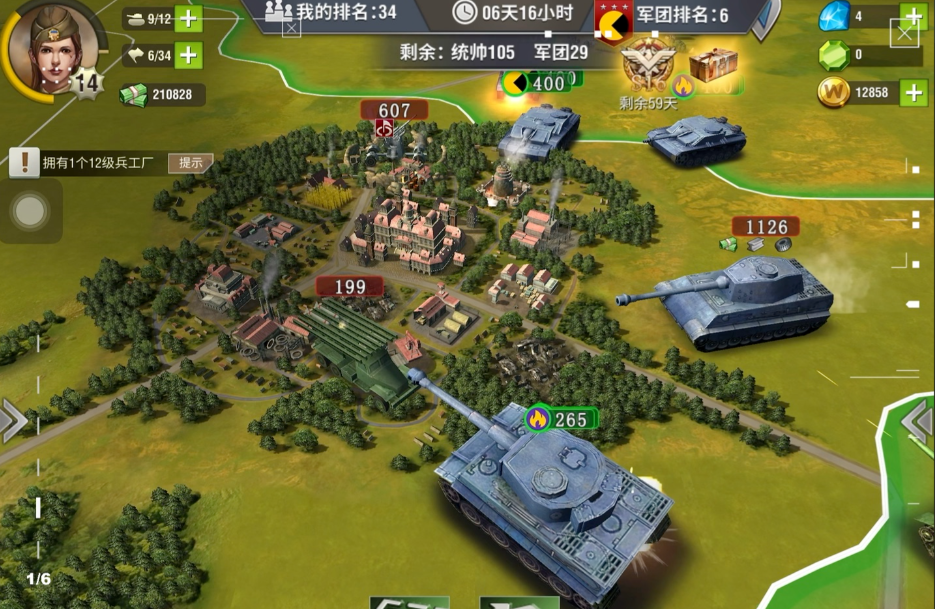
Task: Add more tank capacity with the plus button
Action: [189, 18]
